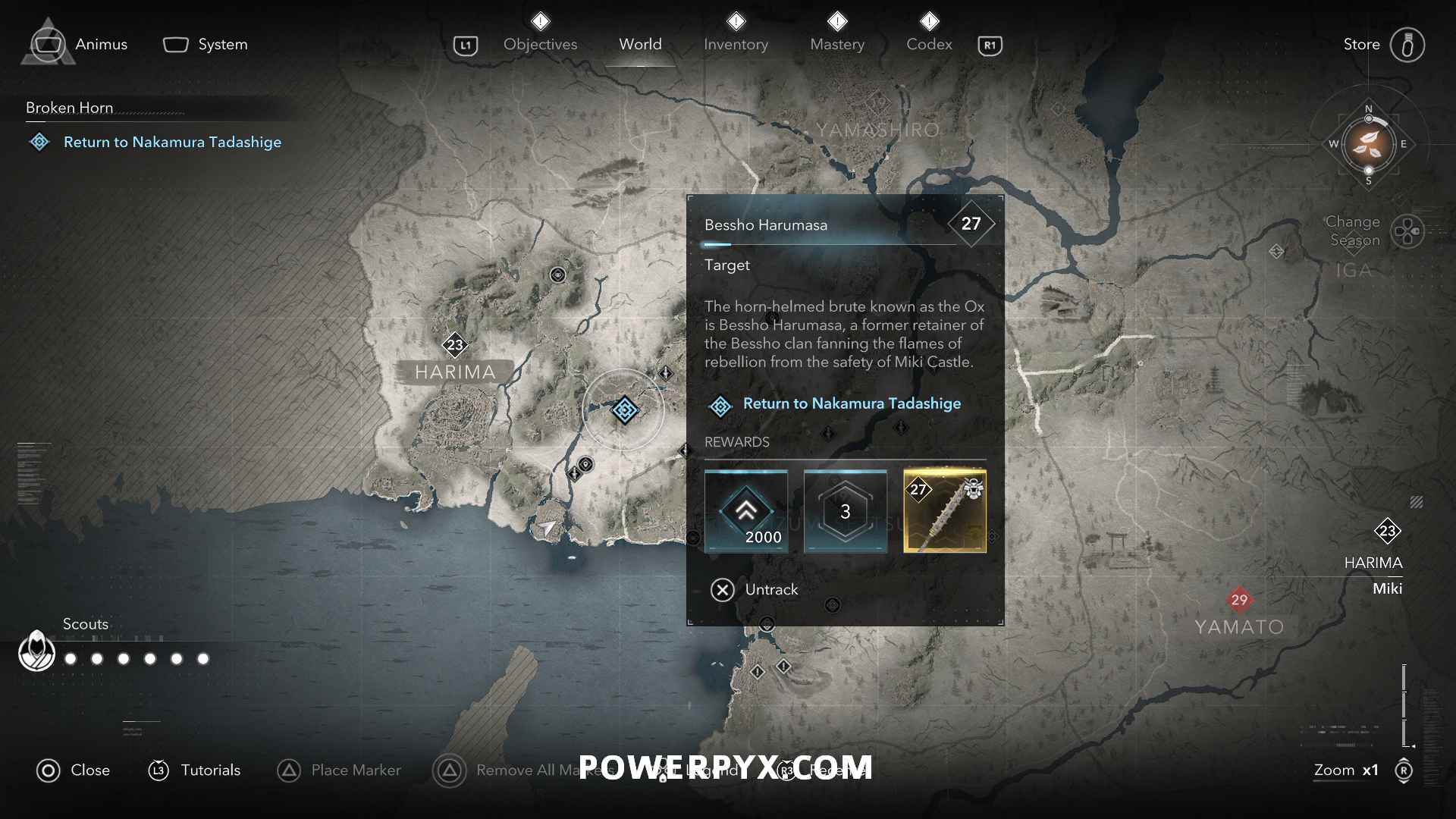Inspect the level 27 legendary weapon reward
1456x819 pixels.
tap(945, 511)
